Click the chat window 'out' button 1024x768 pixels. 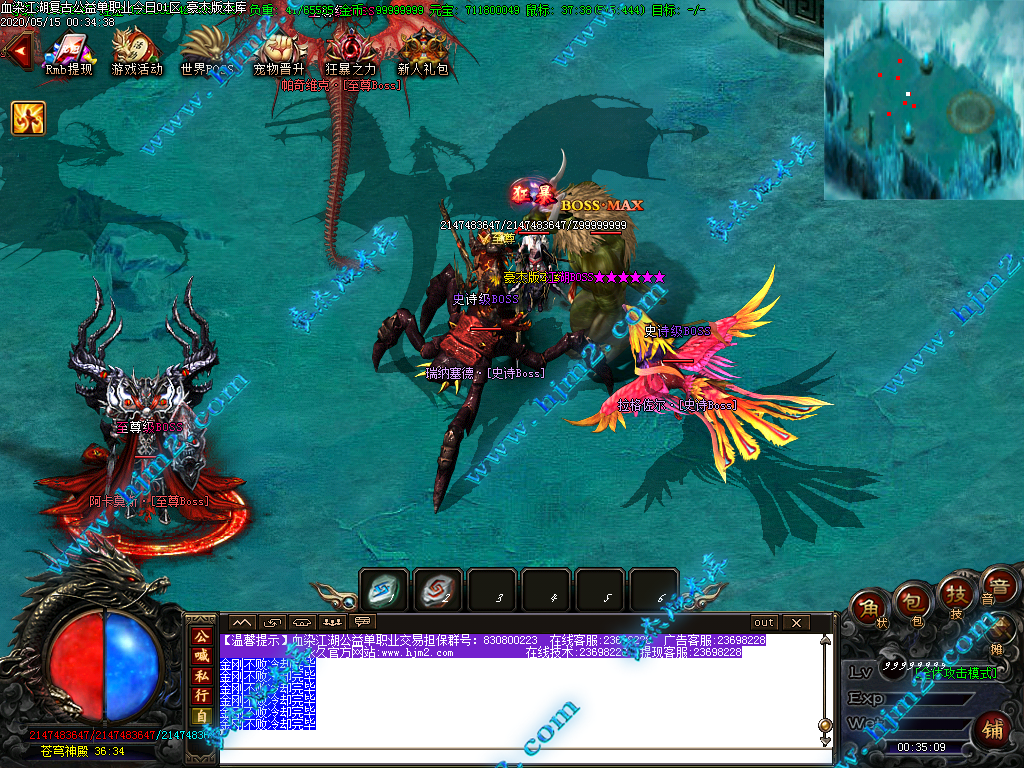[x=764, y=623]
